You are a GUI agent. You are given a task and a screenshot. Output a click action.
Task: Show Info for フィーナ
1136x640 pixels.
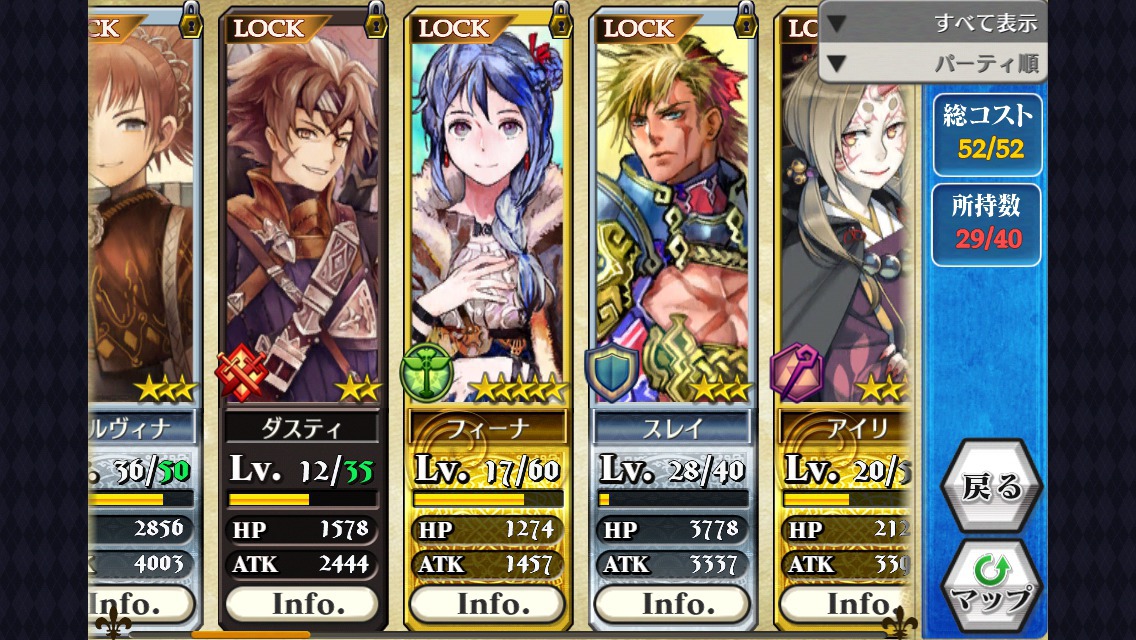[487, 604]
